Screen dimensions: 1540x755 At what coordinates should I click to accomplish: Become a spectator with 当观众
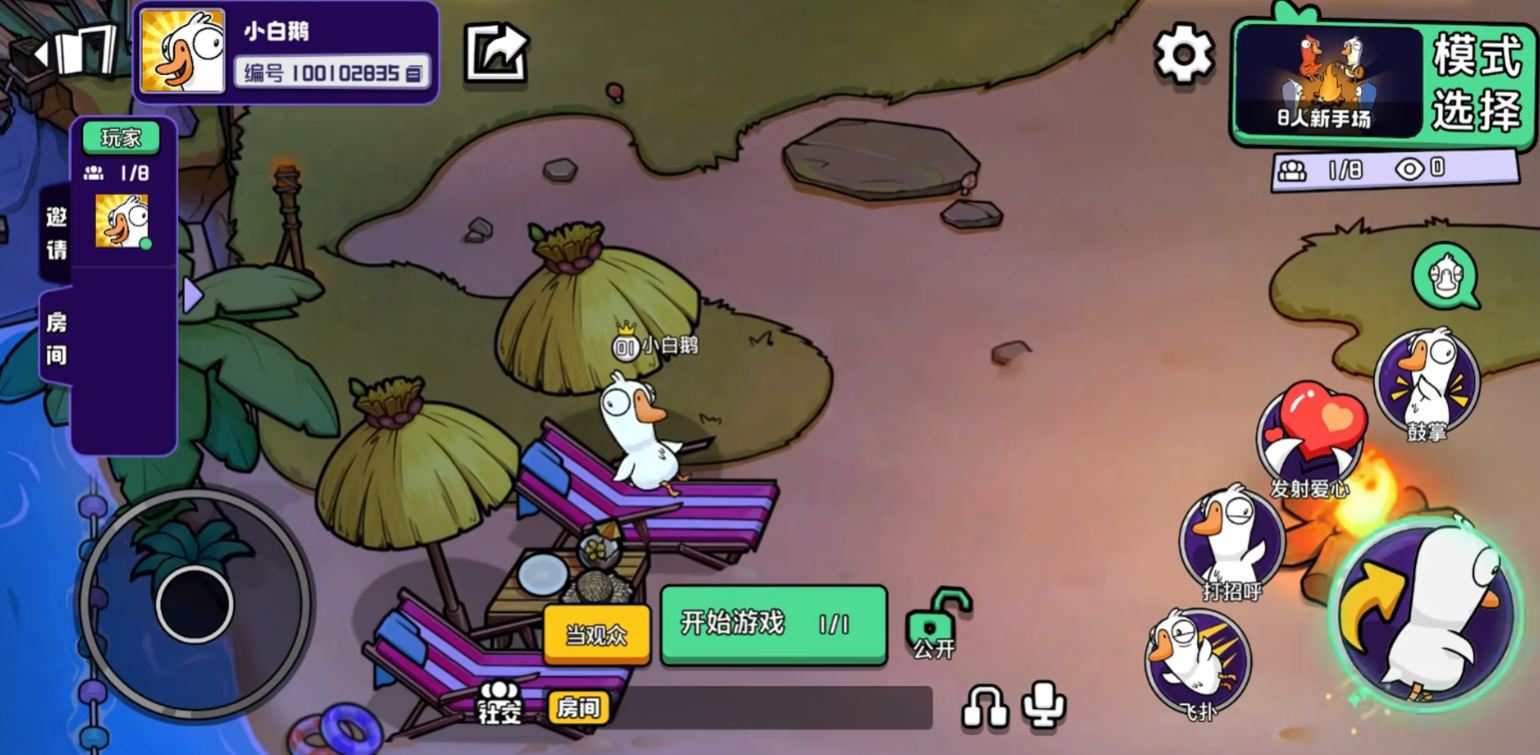pos(596,635)
